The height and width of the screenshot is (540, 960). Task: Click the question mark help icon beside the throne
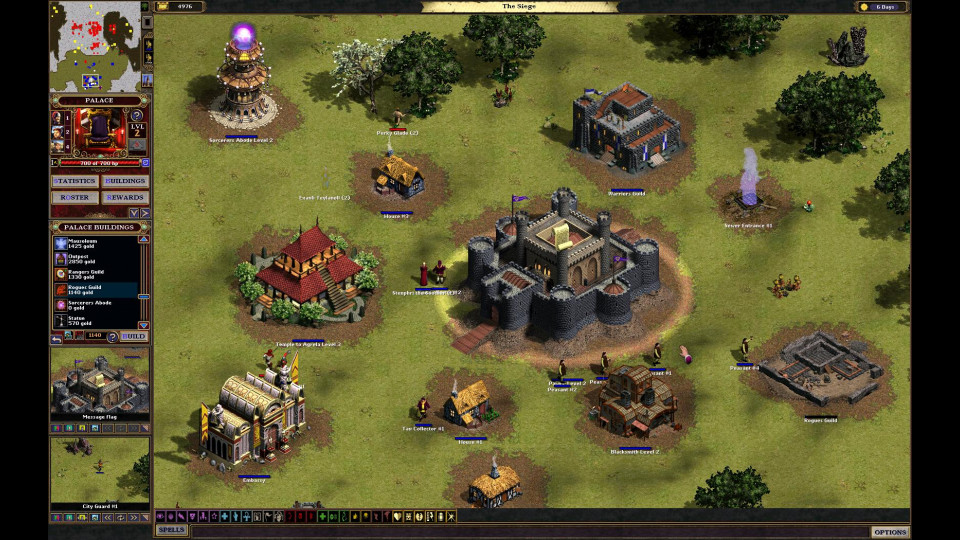[x=136, y=116]
